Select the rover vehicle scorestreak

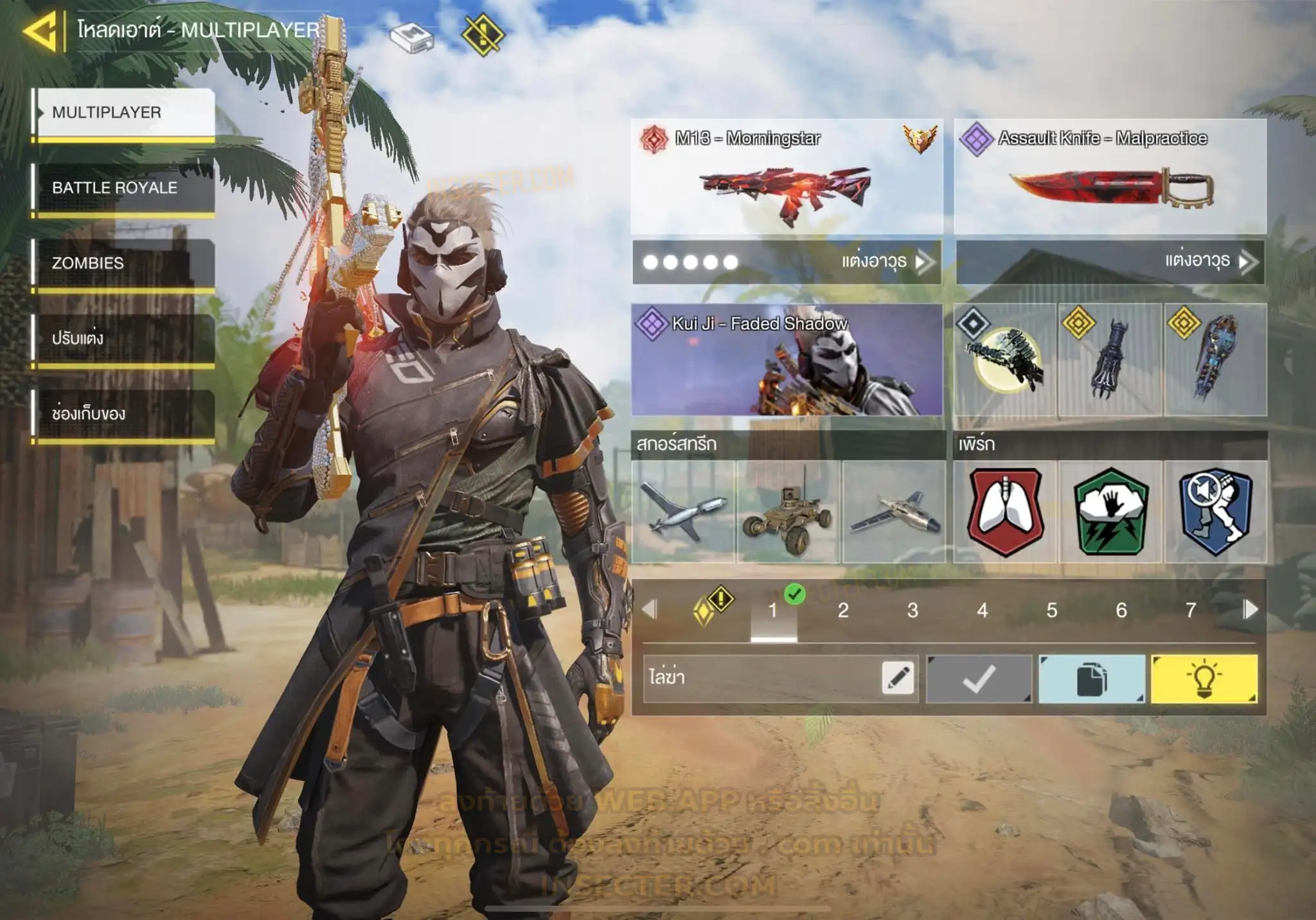coord(788,512)
